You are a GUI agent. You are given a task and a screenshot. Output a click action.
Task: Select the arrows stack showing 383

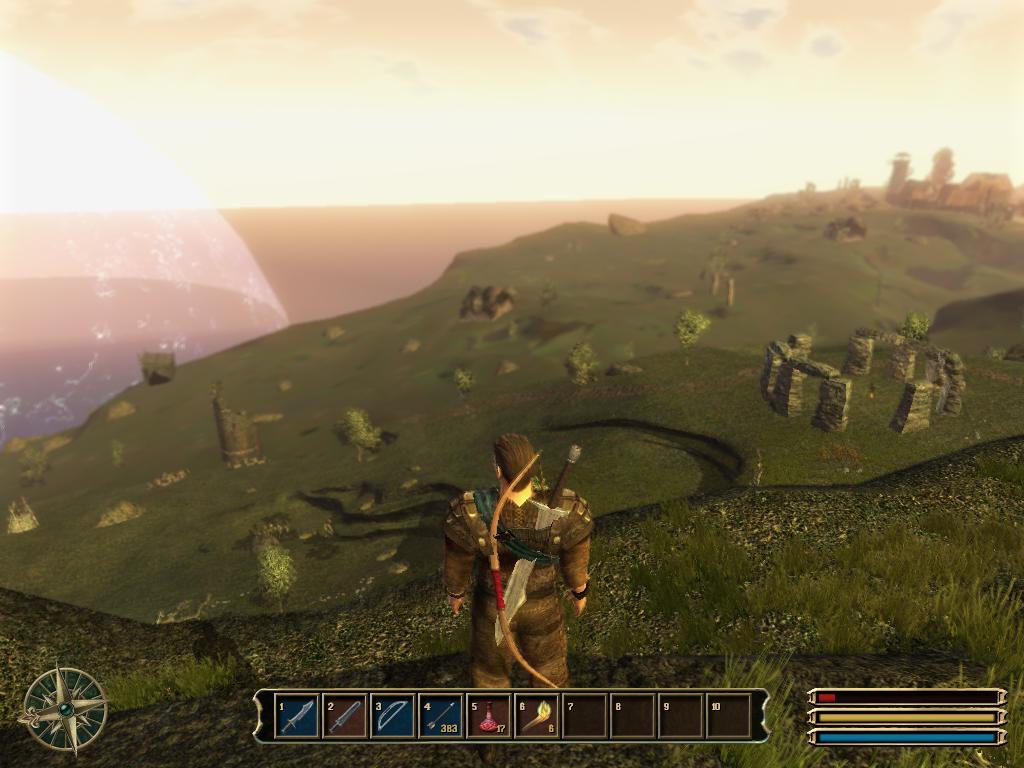click(x=441, y=716)
